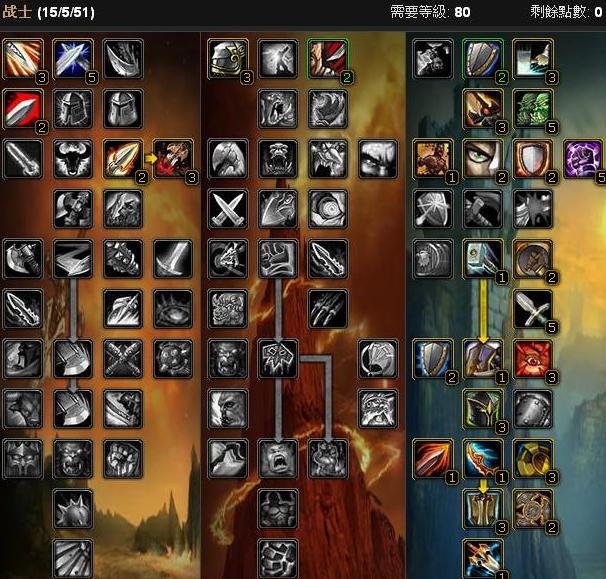606x579 pixels.
Task: Click the red slashing blade talent
Action: 22,108
